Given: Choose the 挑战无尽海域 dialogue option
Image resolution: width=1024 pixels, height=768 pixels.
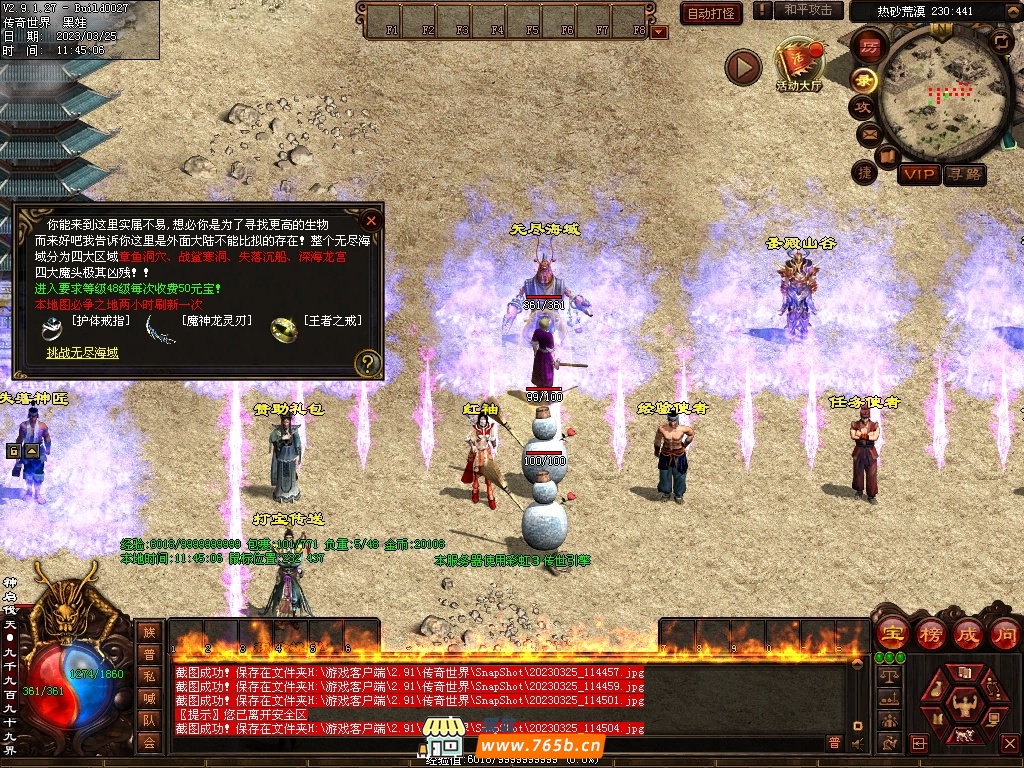Looking at the screenshot, I should tap(82, 352).
